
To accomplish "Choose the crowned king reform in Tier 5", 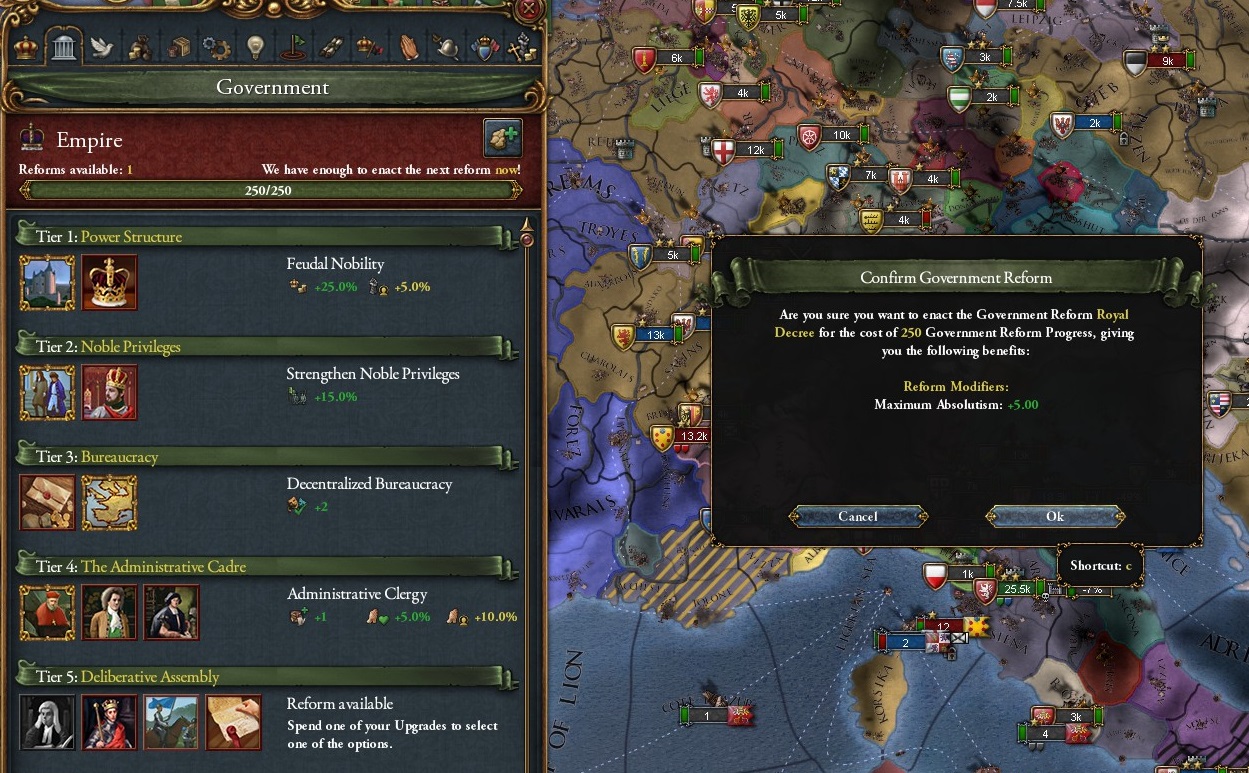I will click(109, 722).
